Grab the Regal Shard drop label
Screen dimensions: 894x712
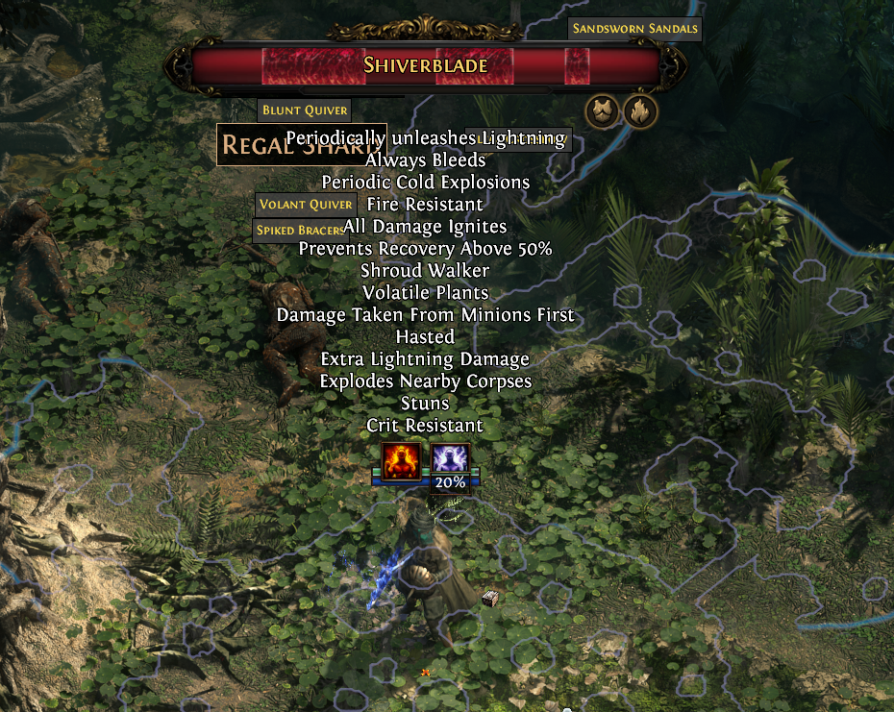(252, 145)
